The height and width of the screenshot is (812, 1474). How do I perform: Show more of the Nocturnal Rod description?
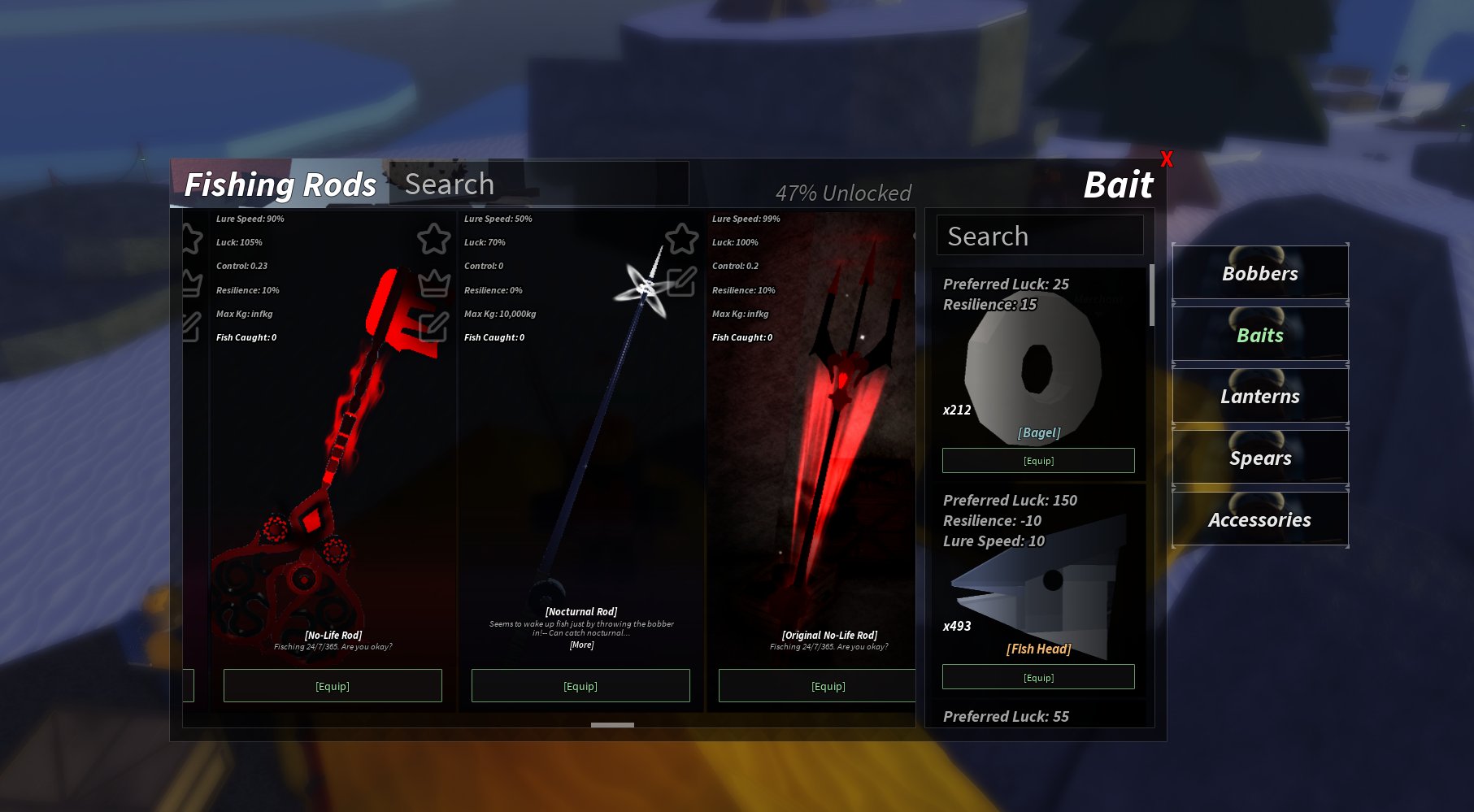click(x=581, y=645)
